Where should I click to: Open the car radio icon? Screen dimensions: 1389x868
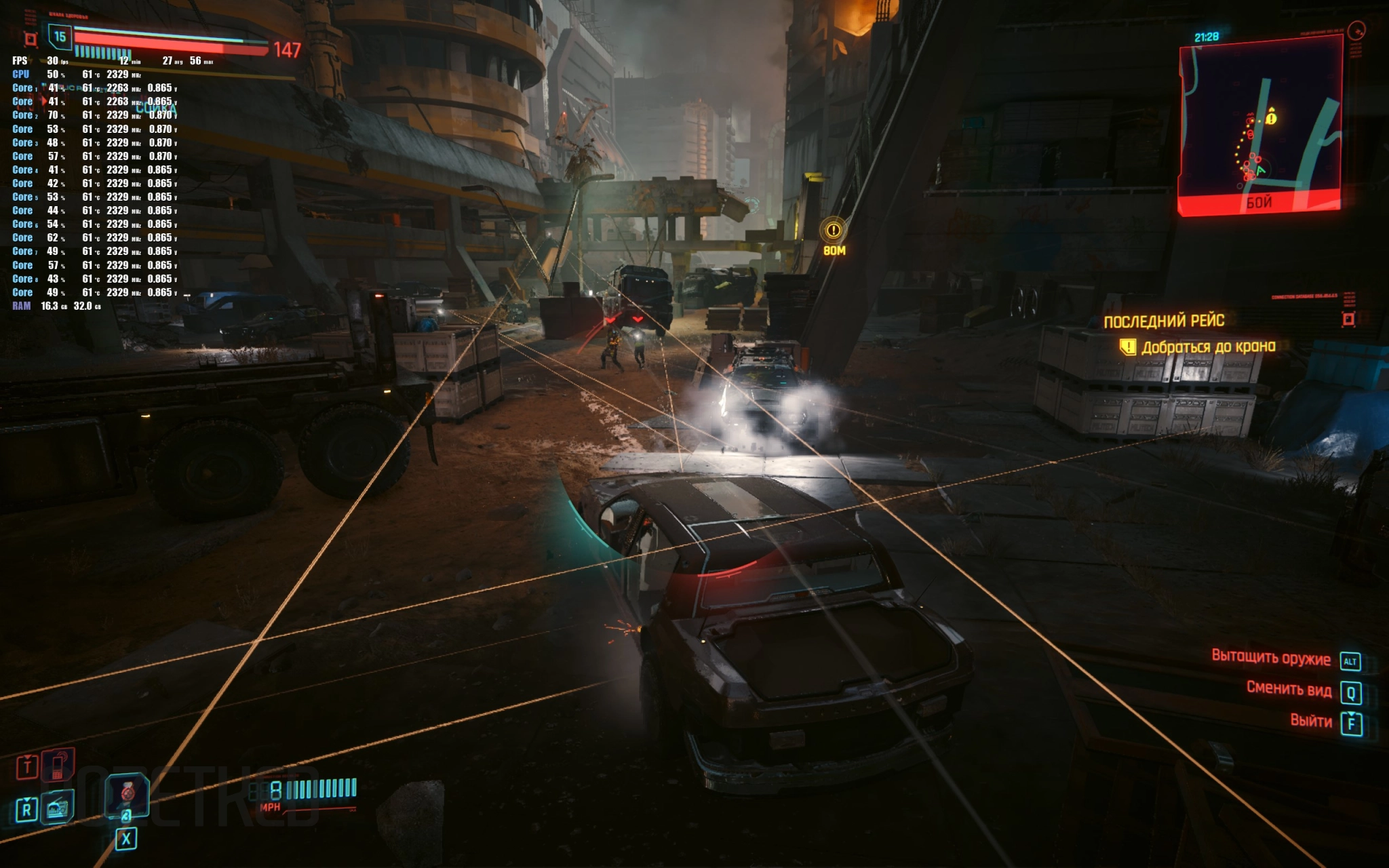pos(58,808)
